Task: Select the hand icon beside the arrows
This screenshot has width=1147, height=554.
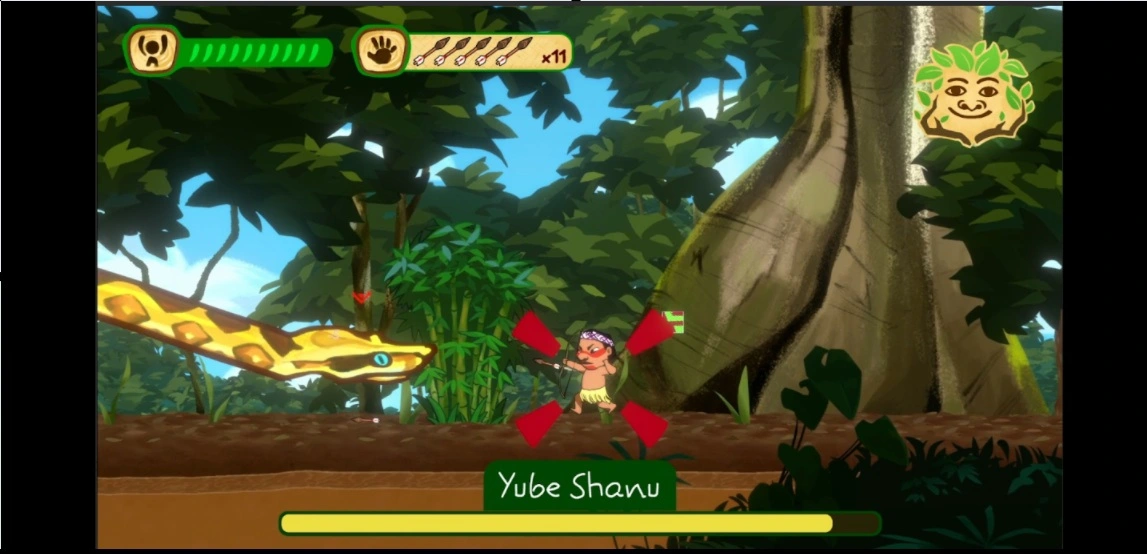Action: 381,50
